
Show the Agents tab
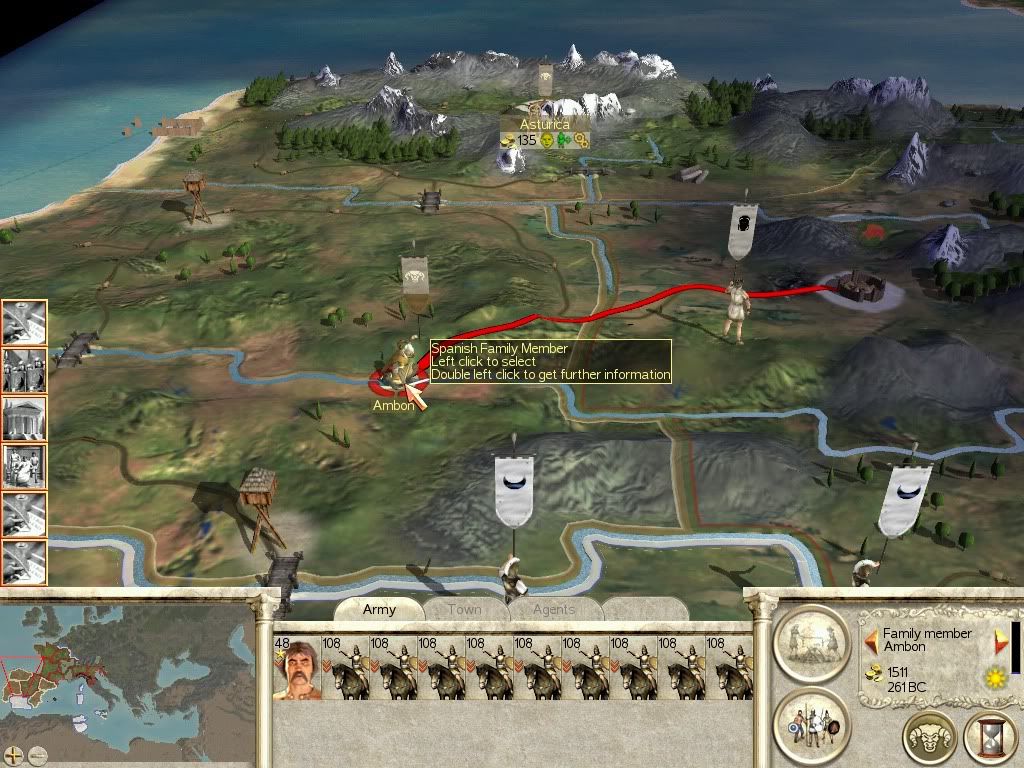click(554, 610)
